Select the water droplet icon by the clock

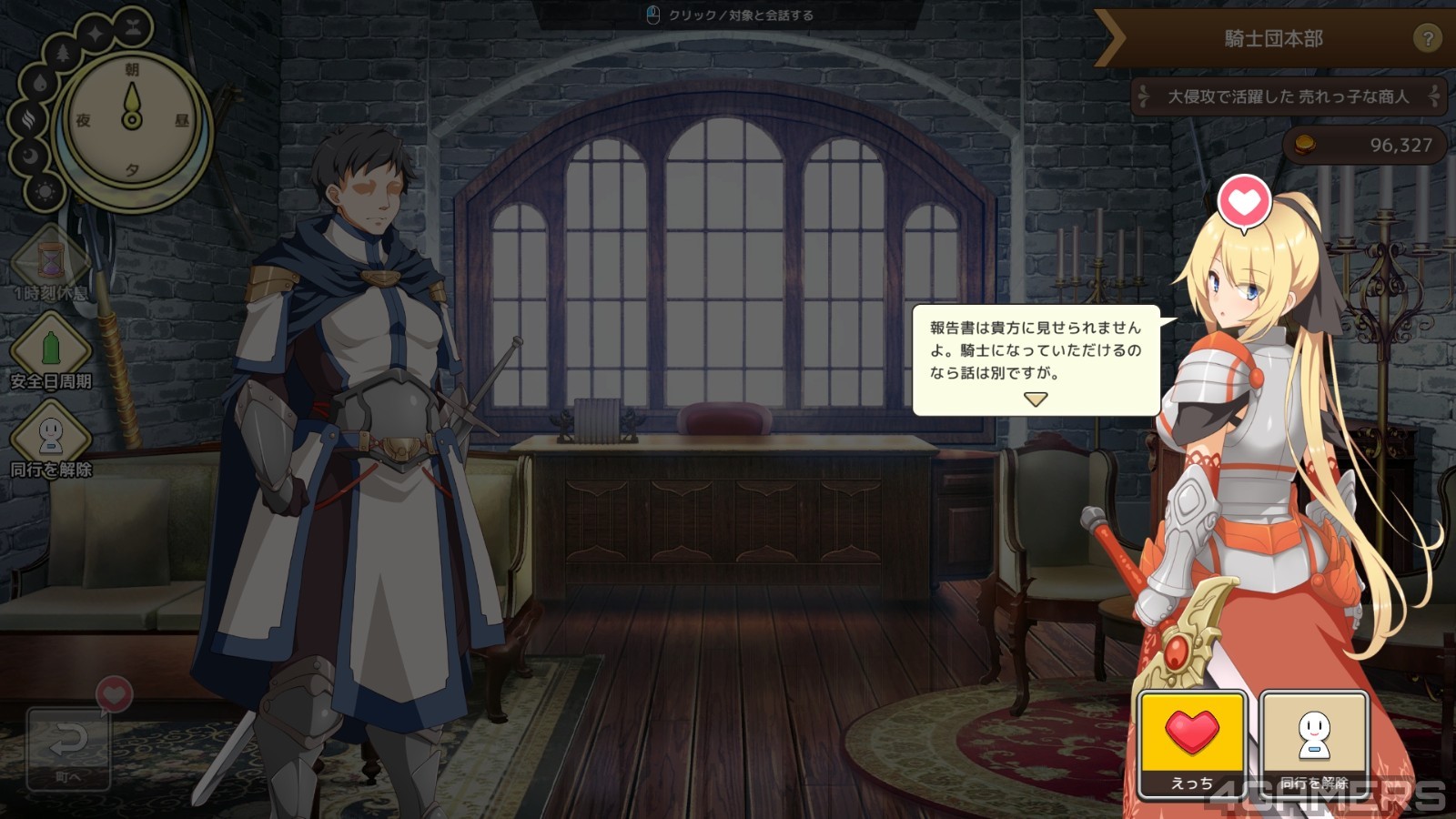39,85
